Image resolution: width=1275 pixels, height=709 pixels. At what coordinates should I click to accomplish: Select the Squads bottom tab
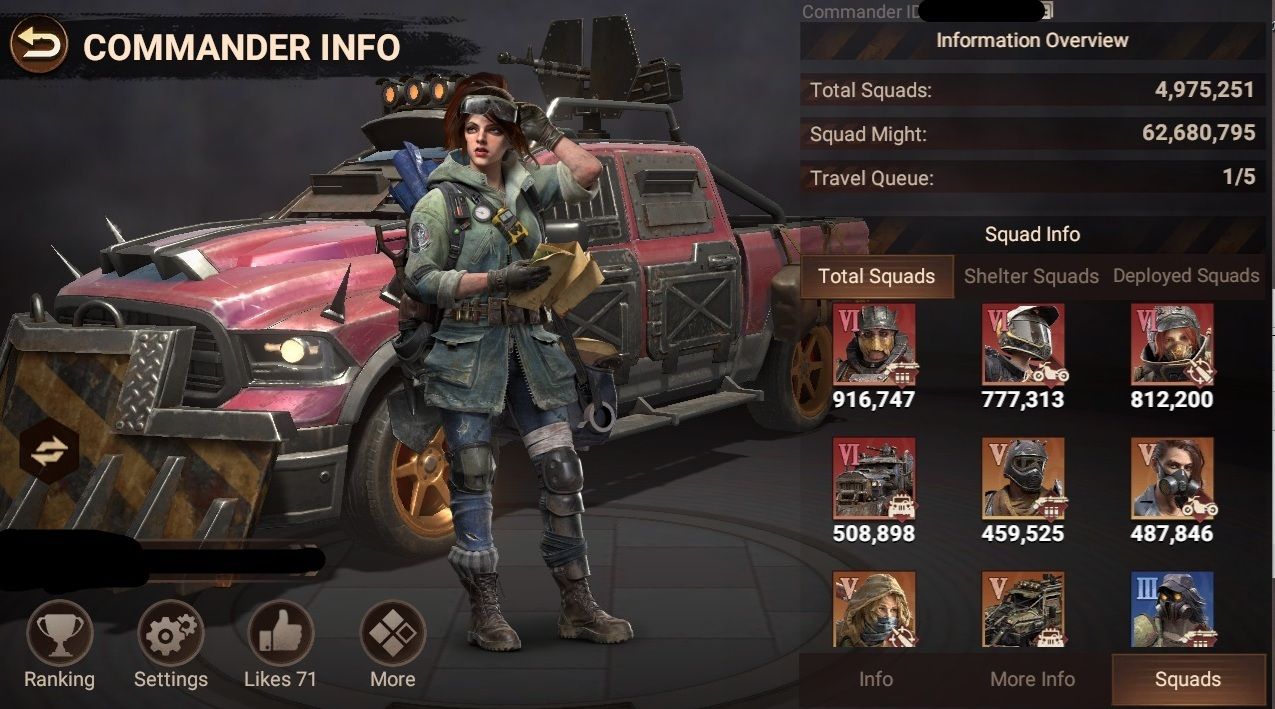[1188, 679]
